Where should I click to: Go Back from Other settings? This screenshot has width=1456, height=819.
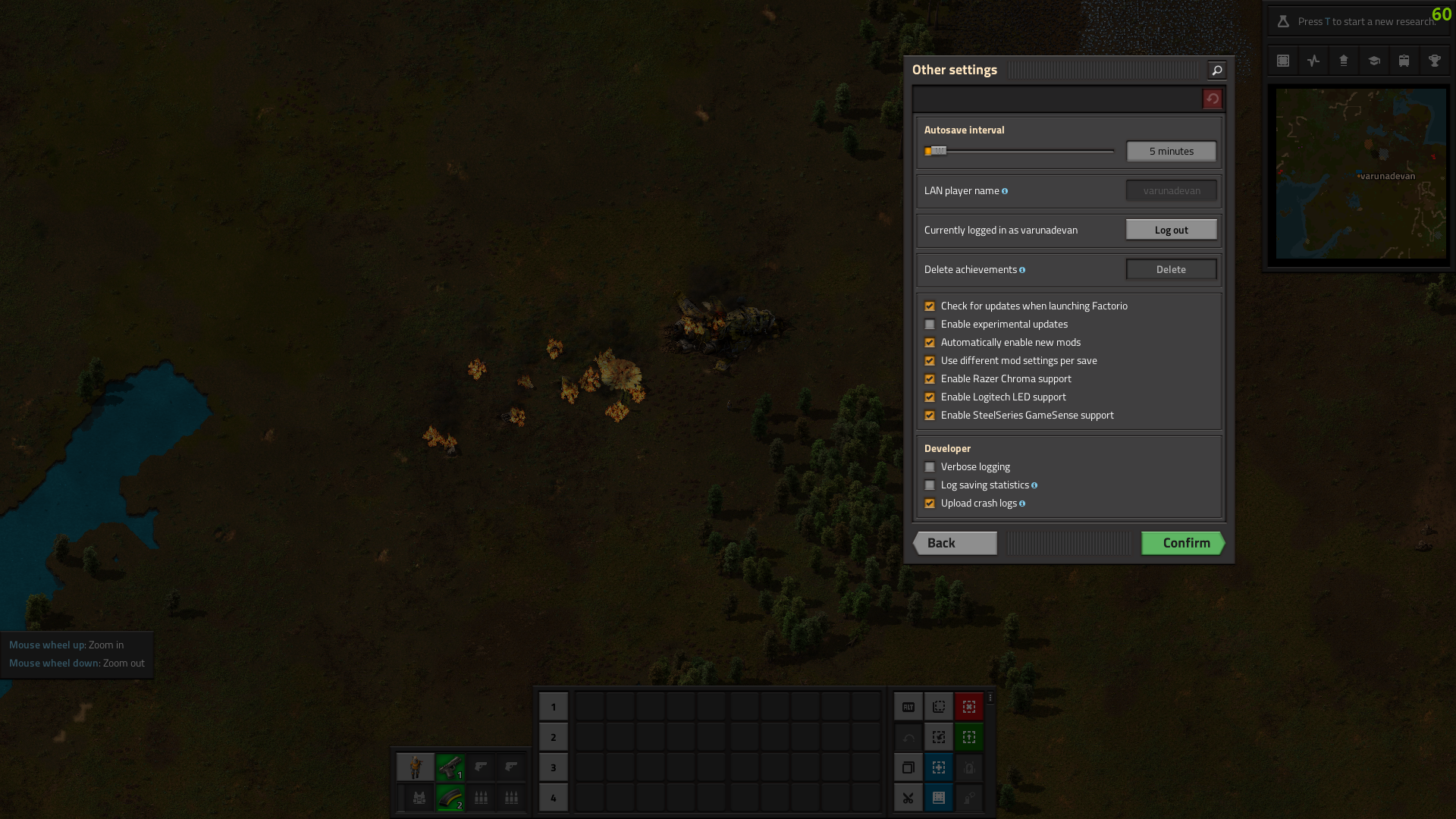pyautogui.click(x=955, y=543)
